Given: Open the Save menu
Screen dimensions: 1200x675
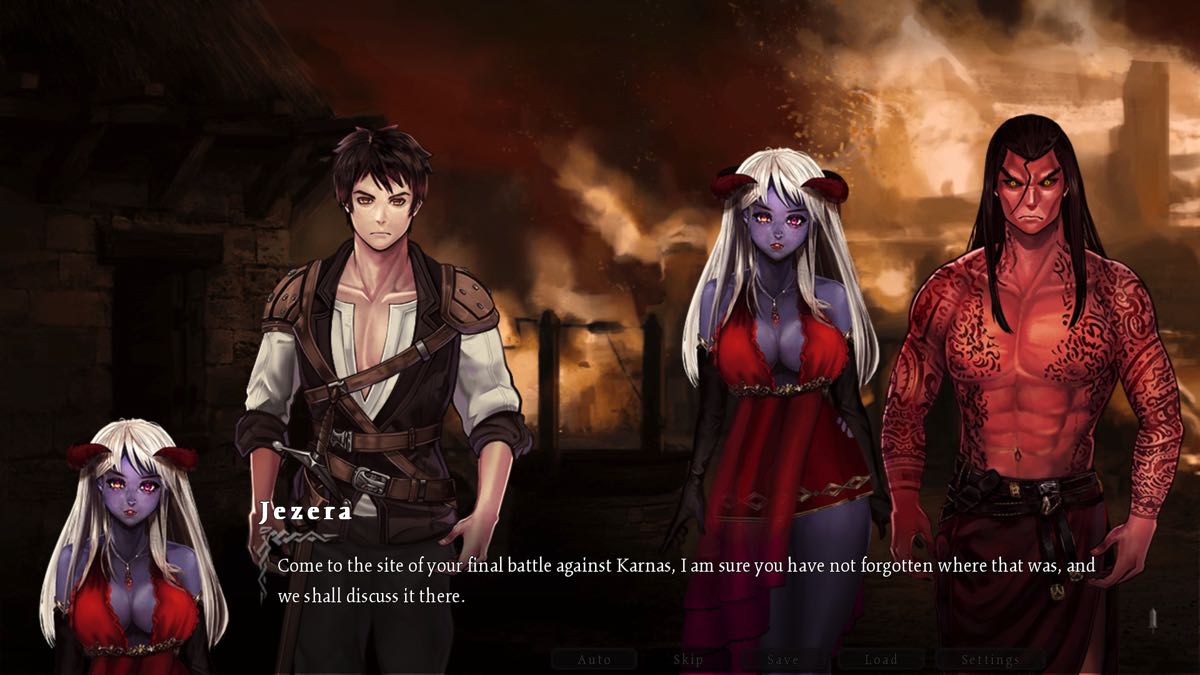Looking at the screenshot, I should [783, 659].
